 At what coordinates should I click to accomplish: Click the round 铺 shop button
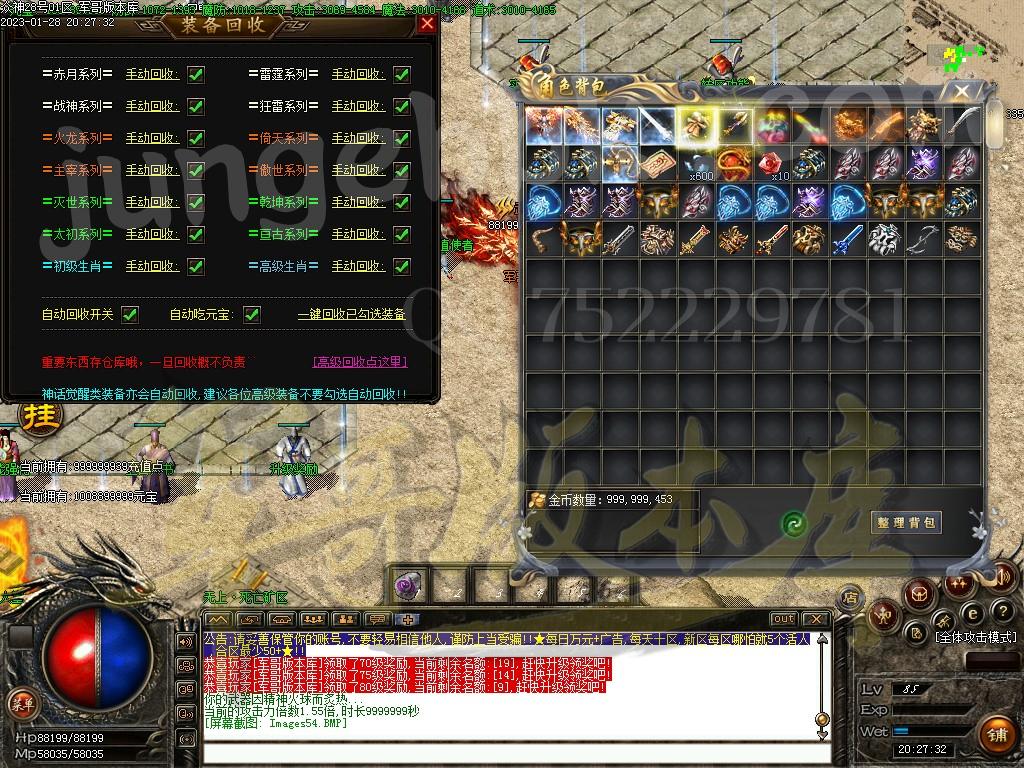pyautogui.click(x=996, y=733)
